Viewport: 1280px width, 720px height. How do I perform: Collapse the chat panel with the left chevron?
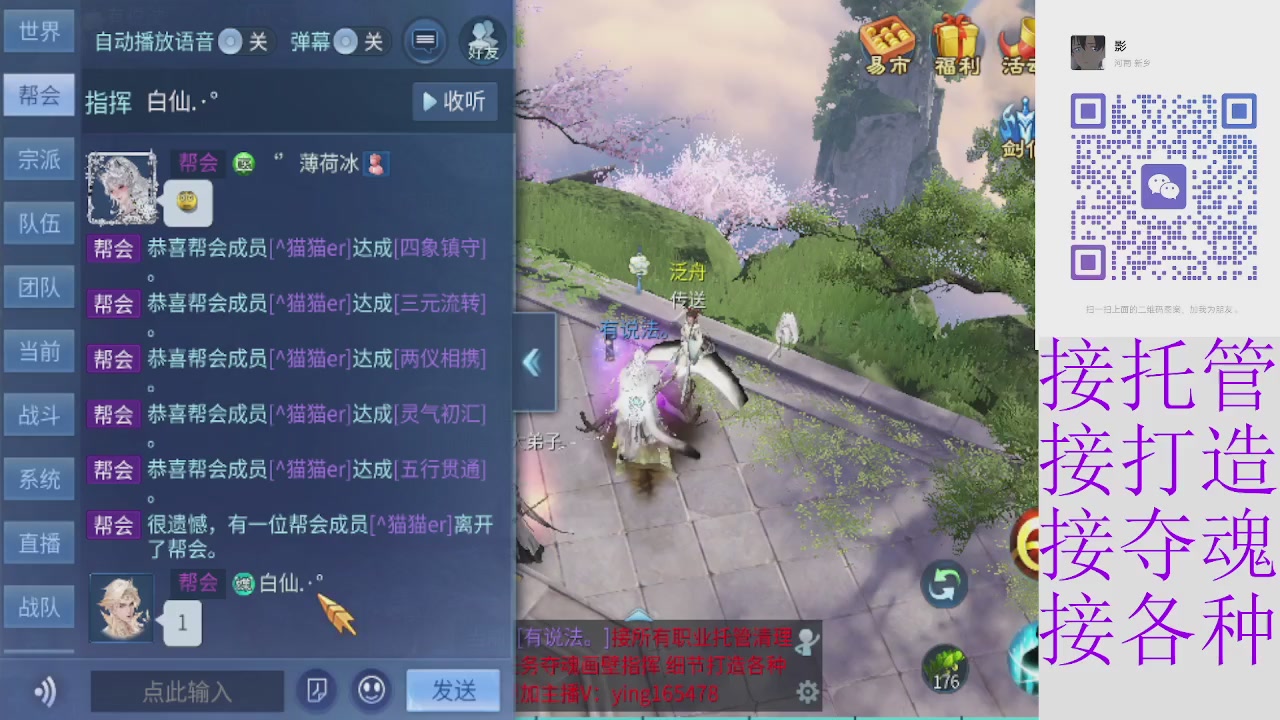click(x=532, y=364)
